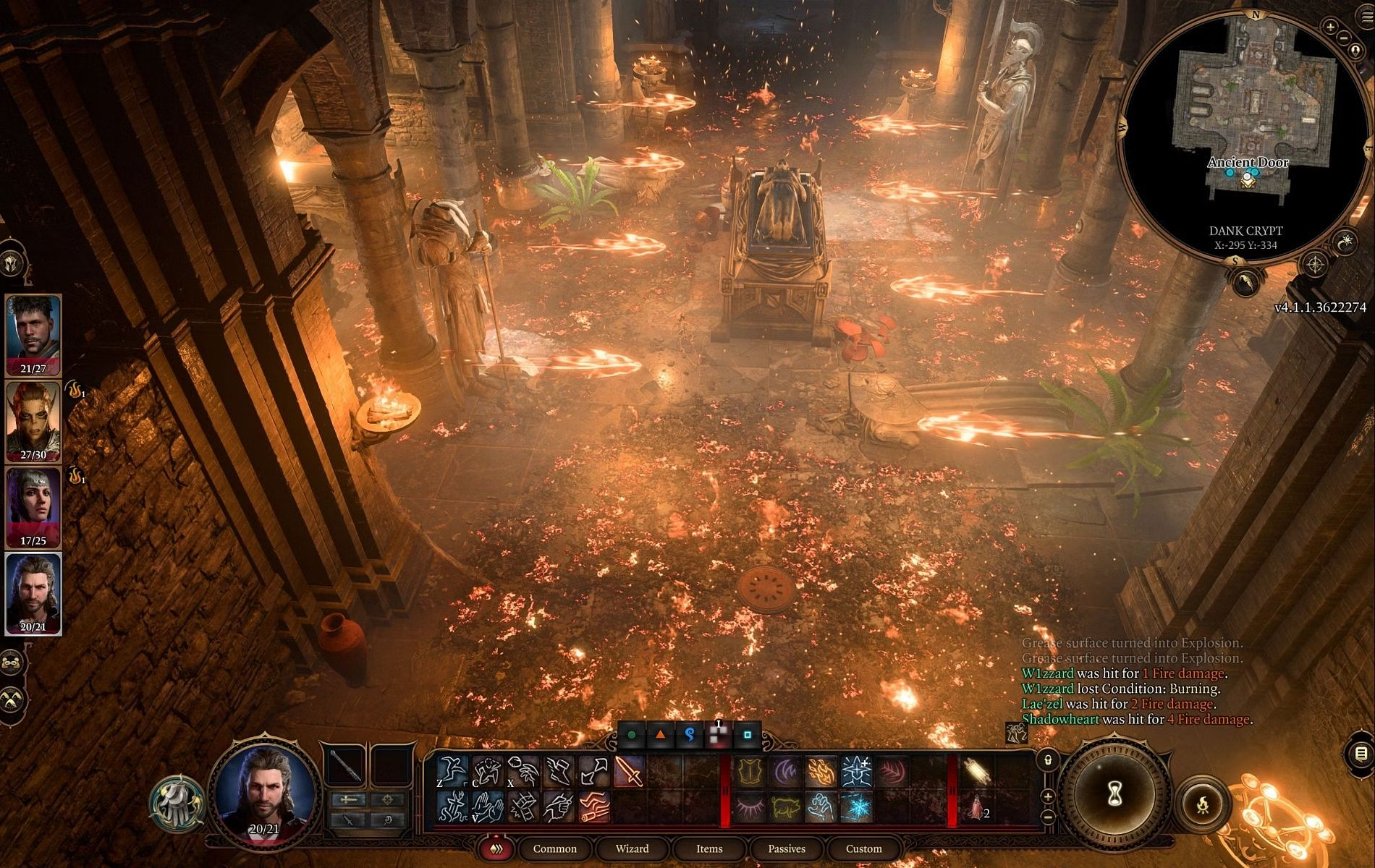Image resolution: width=1375 pixels, height=868 pixels.
Task: Open the combat log panel button
Action: [1361, 754]
